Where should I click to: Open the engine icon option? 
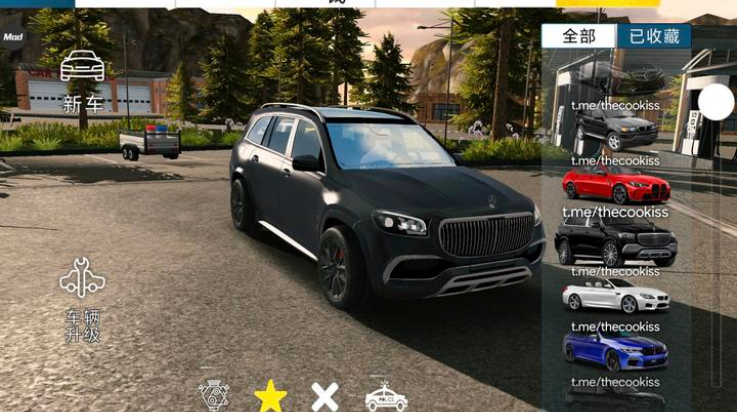click(214, 397)
